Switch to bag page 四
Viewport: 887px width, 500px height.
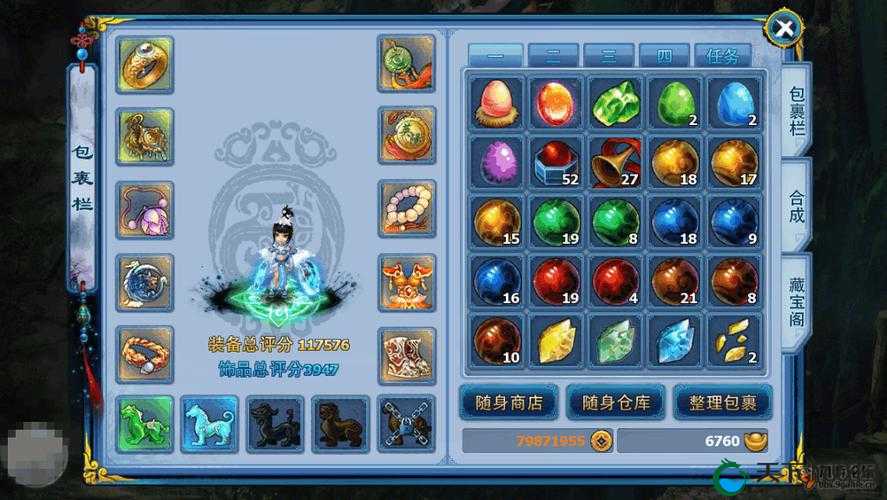point(665,56)
